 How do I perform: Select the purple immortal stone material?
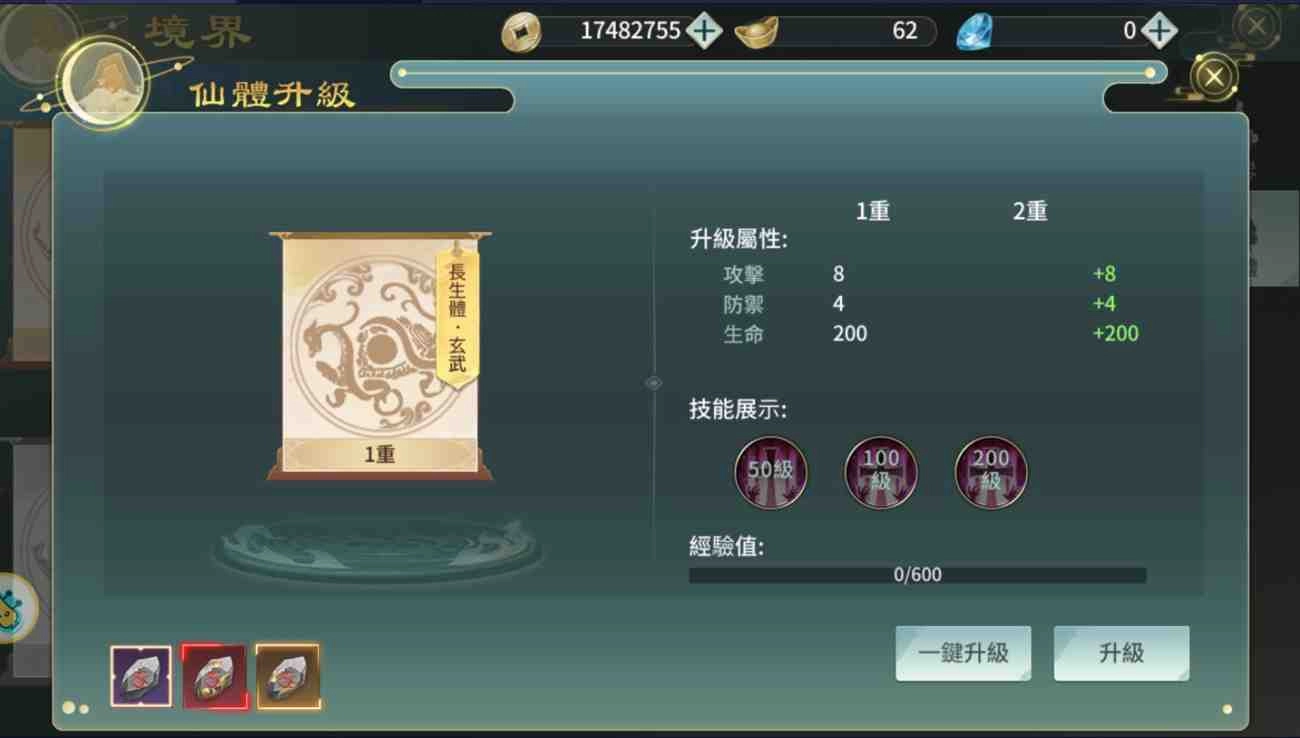(x=140, y=675)
